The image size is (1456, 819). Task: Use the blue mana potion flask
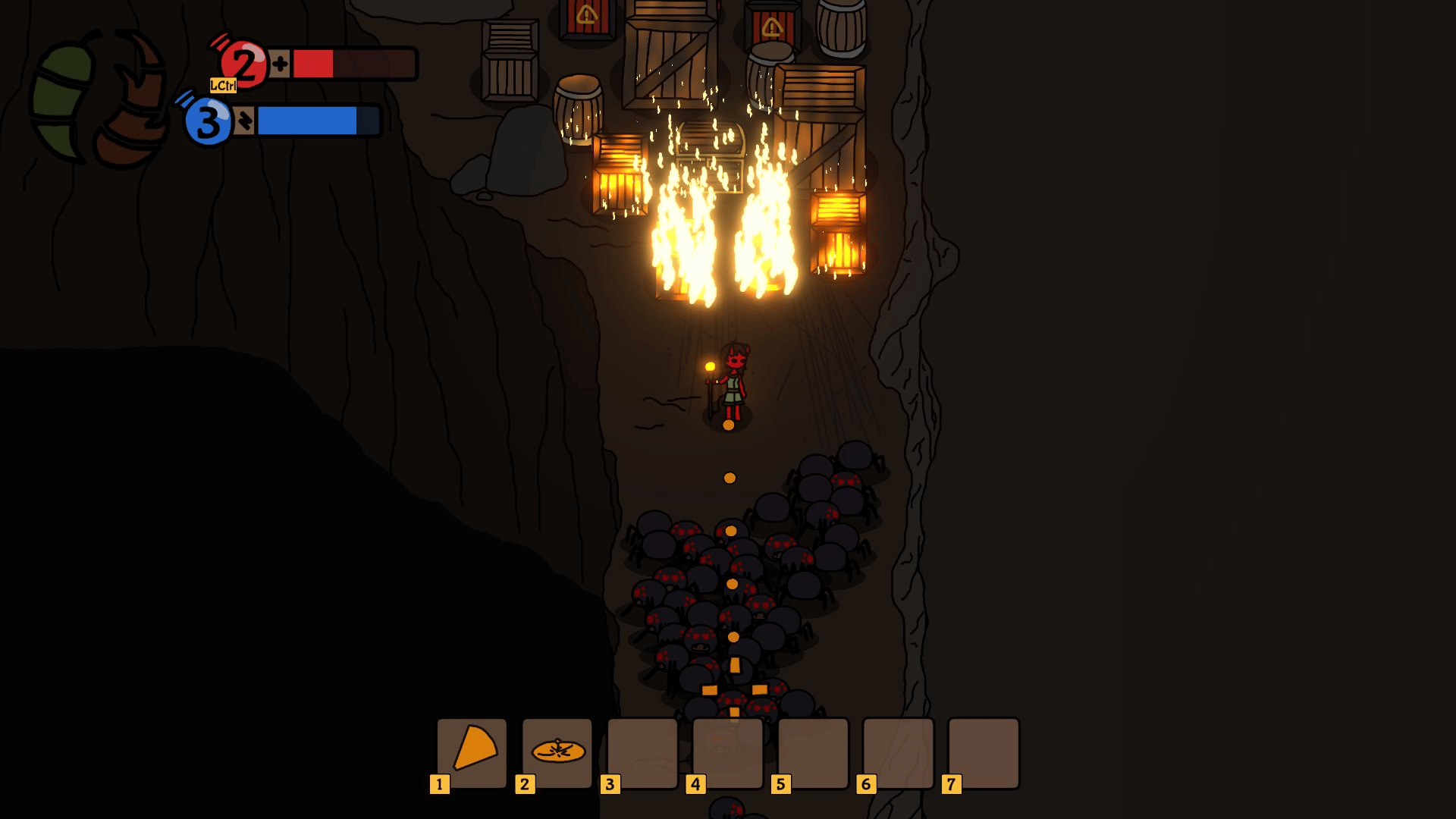pyautogui.click(x=206, y=121)
